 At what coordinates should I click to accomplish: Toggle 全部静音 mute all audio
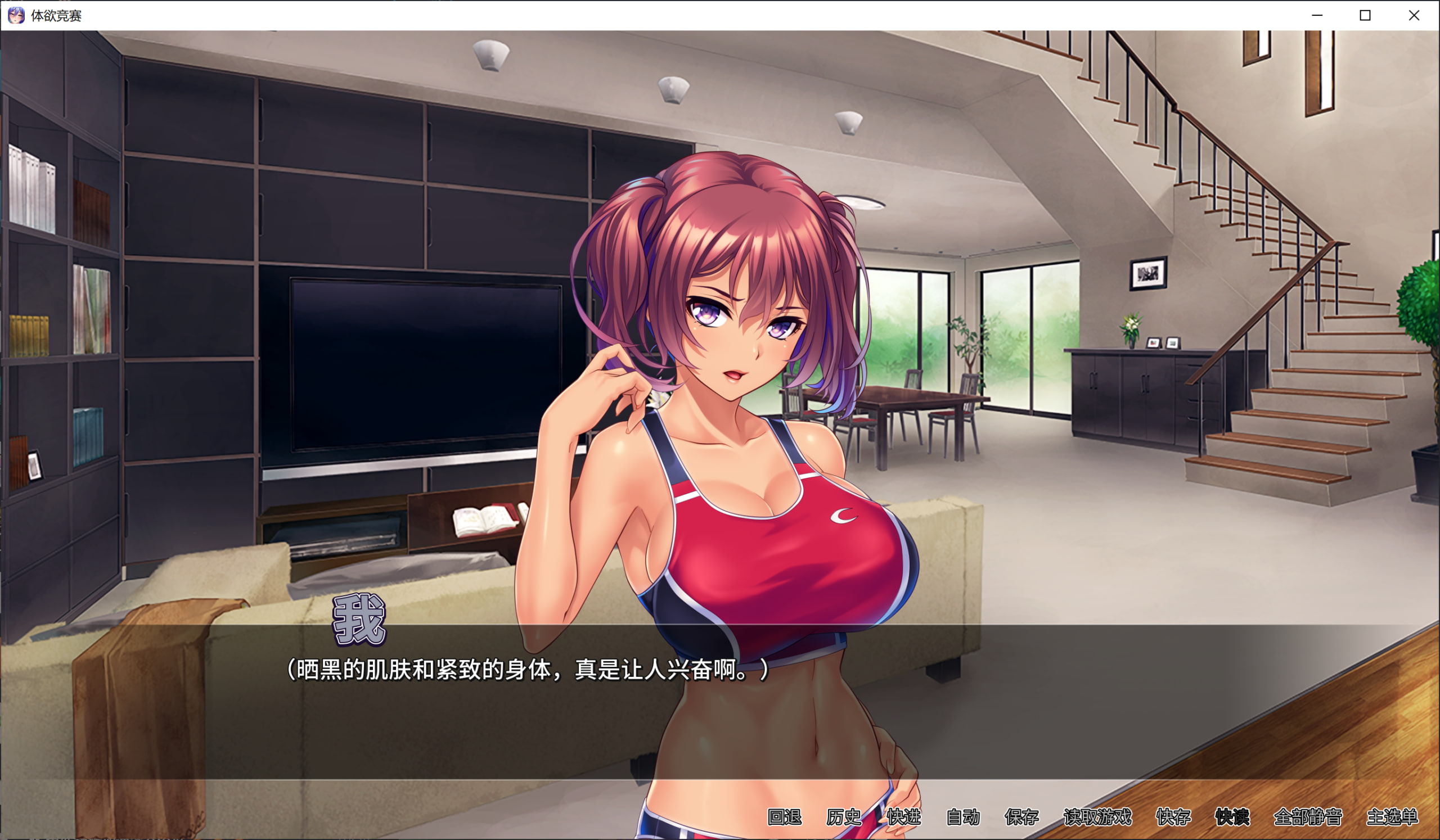(x=1307, y=816)
